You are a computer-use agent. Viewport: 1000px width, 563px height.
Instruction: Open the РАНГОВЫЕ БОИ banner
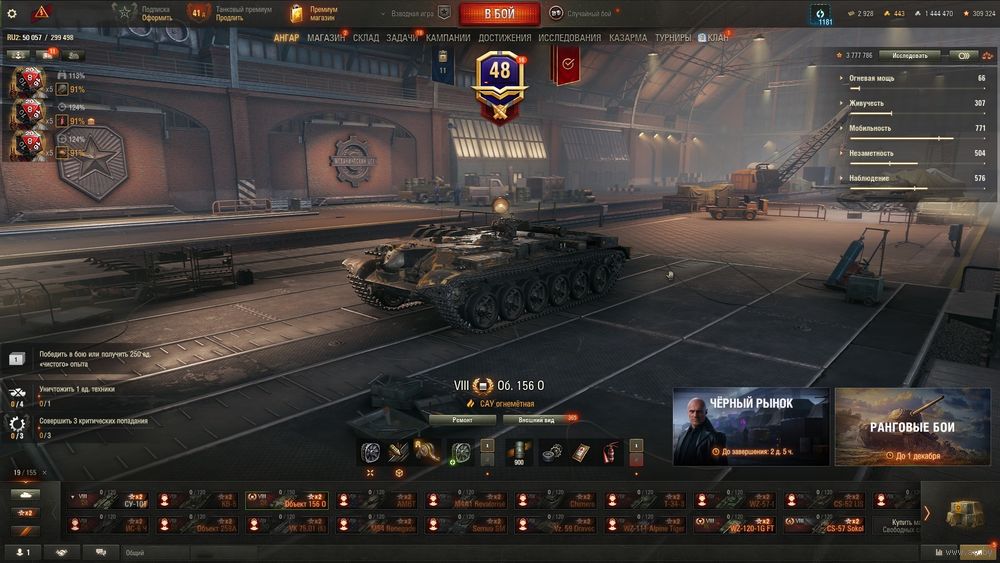tap(912, 427)
